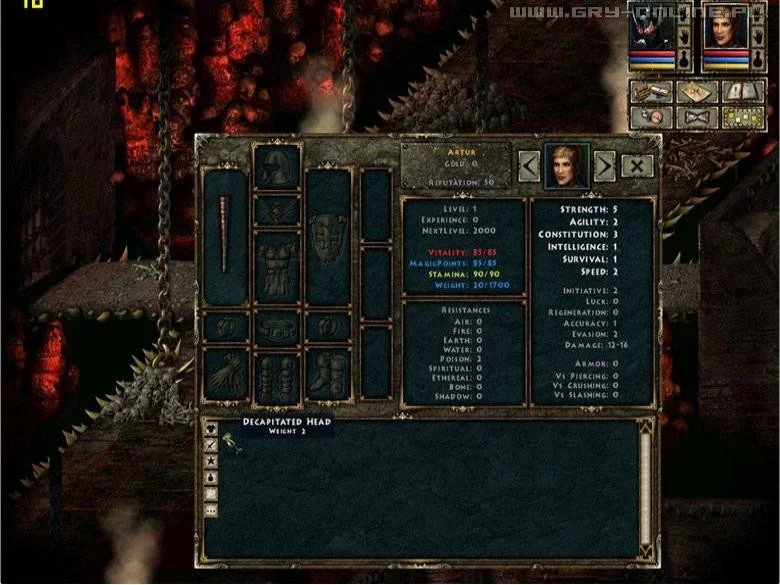This screenshot has height=585, width=780.
Task: Switch to the previous character with left arrow
Action: 529,166
